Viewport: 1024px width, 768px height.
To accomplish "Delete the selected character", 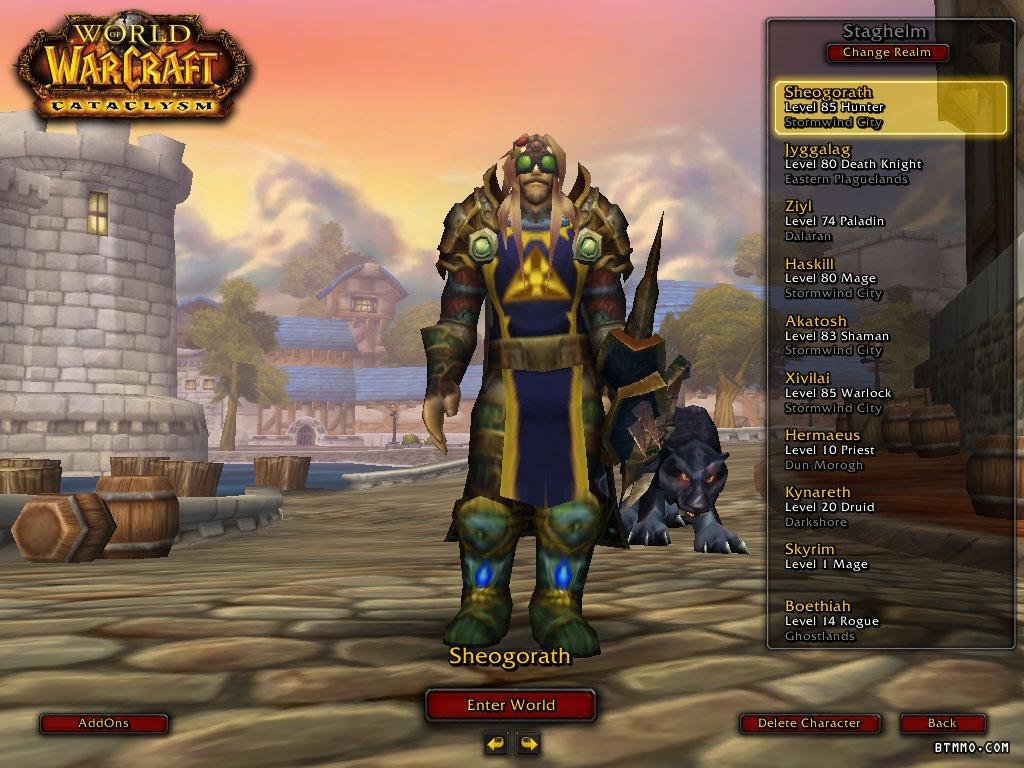I will coord(809,723).
